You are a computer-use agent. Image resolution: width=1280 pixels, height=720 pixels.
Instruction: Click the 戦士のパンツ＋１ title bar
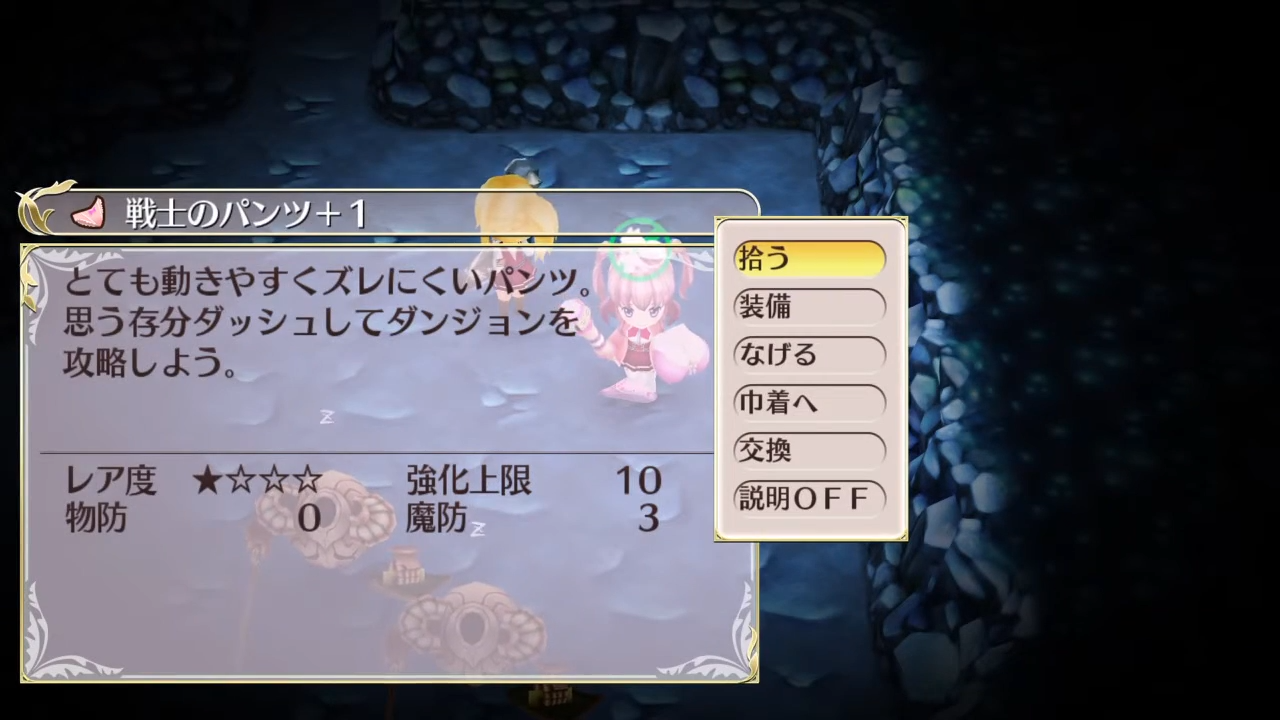click(240, 213)
